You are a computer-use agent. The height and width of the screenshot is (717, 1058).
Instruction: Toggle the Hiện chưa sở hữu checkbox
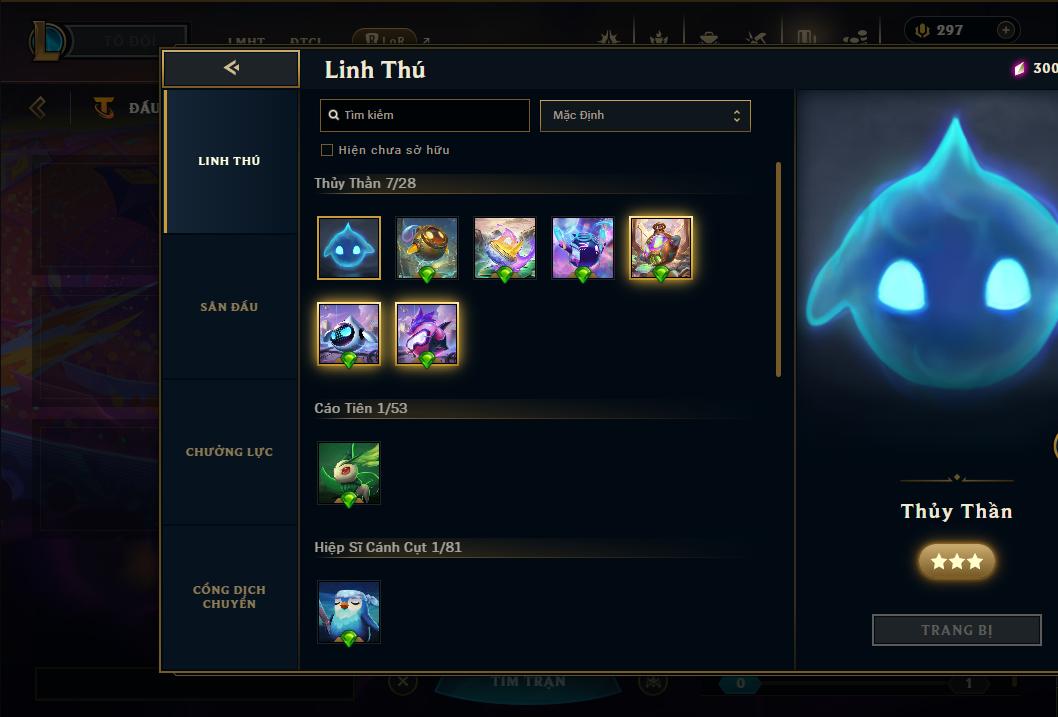click(327, 150)
